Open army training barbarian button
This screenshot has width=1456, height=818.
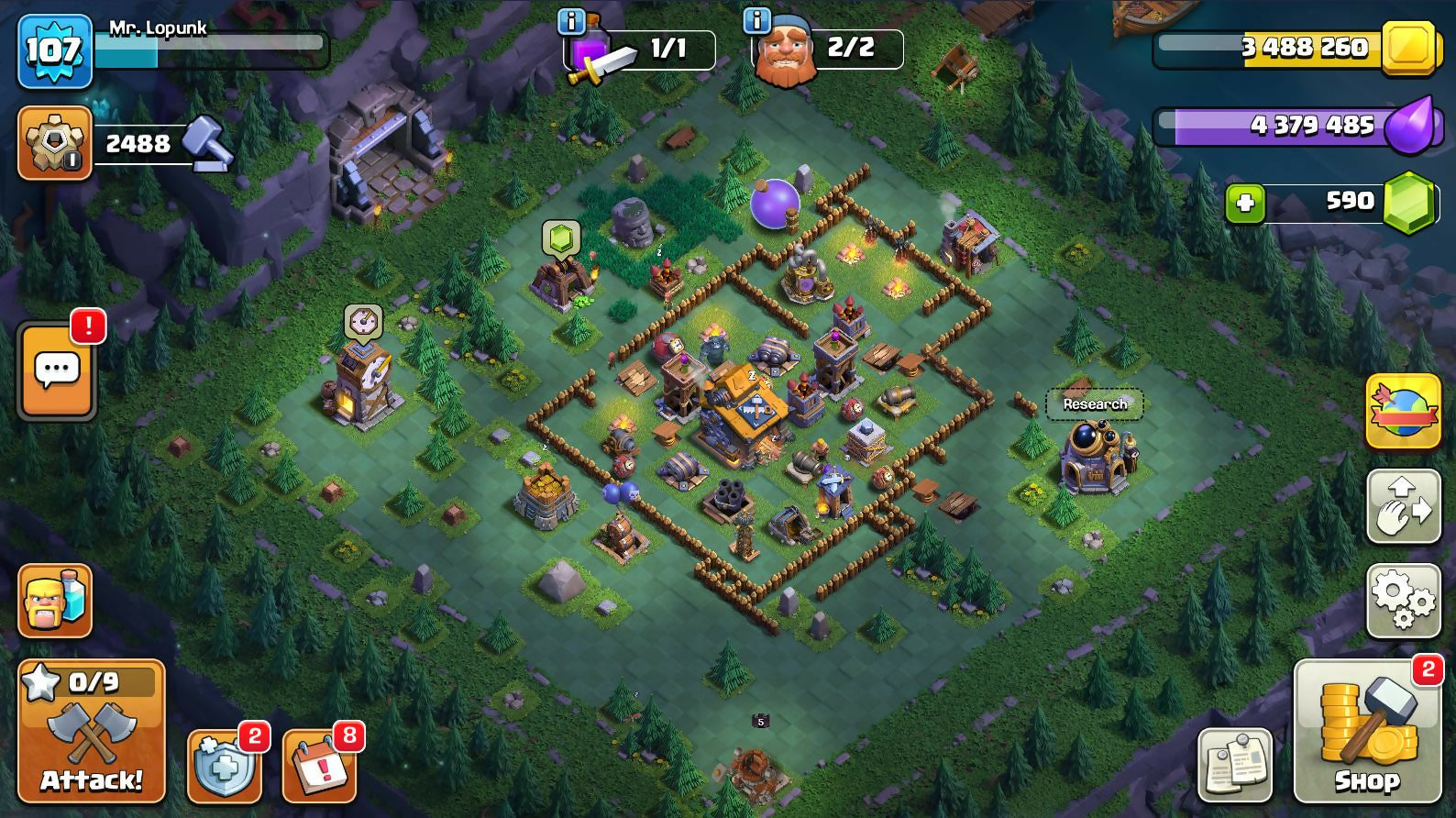pyautogui.click(x=55, y=601)
